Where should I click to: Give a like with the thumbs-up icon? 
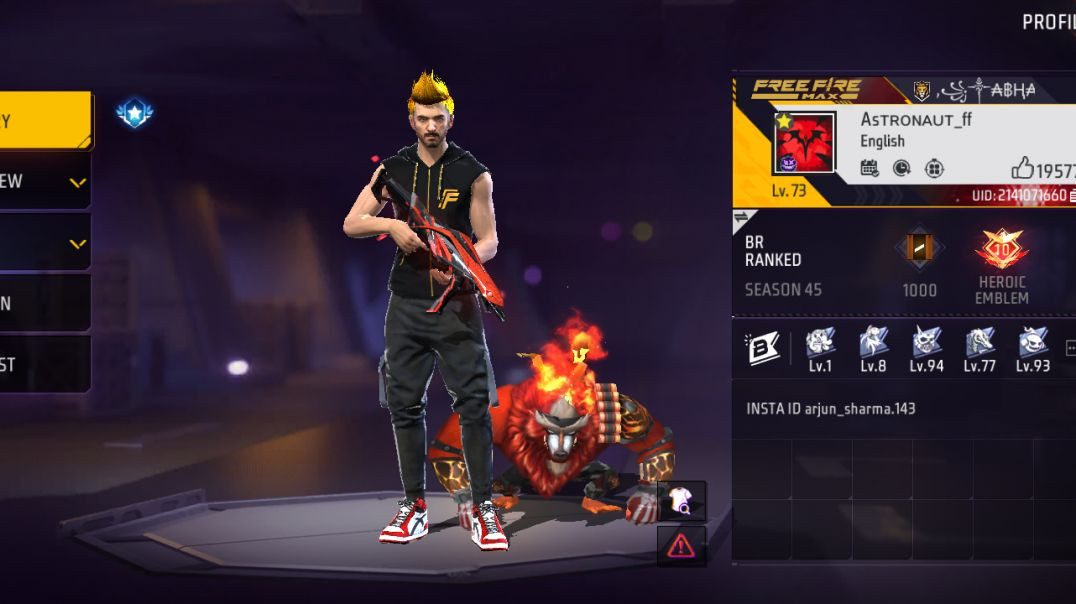1022,168
